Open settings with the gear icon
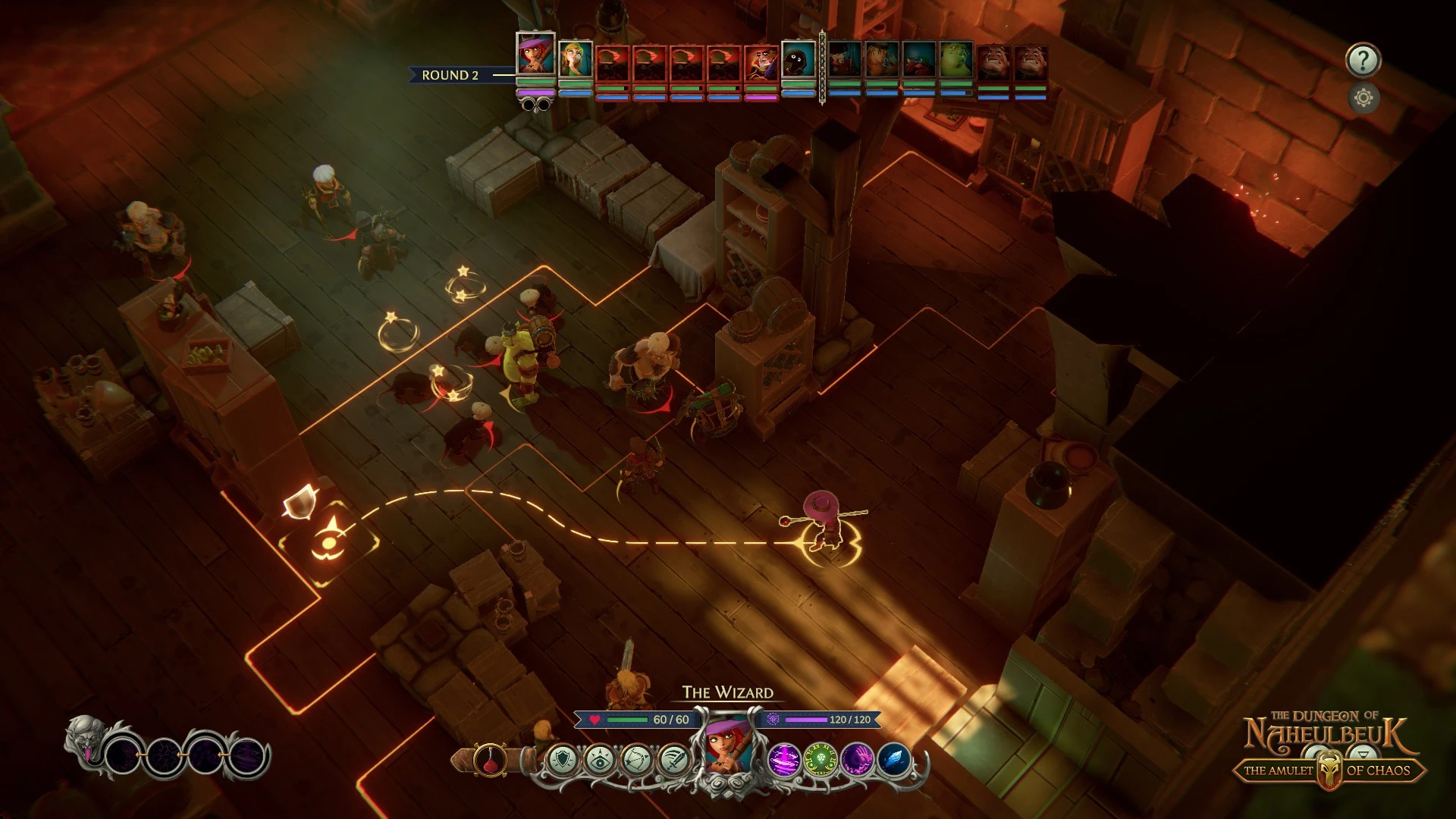This screenshot has width=1456, height=819. 1363,98
